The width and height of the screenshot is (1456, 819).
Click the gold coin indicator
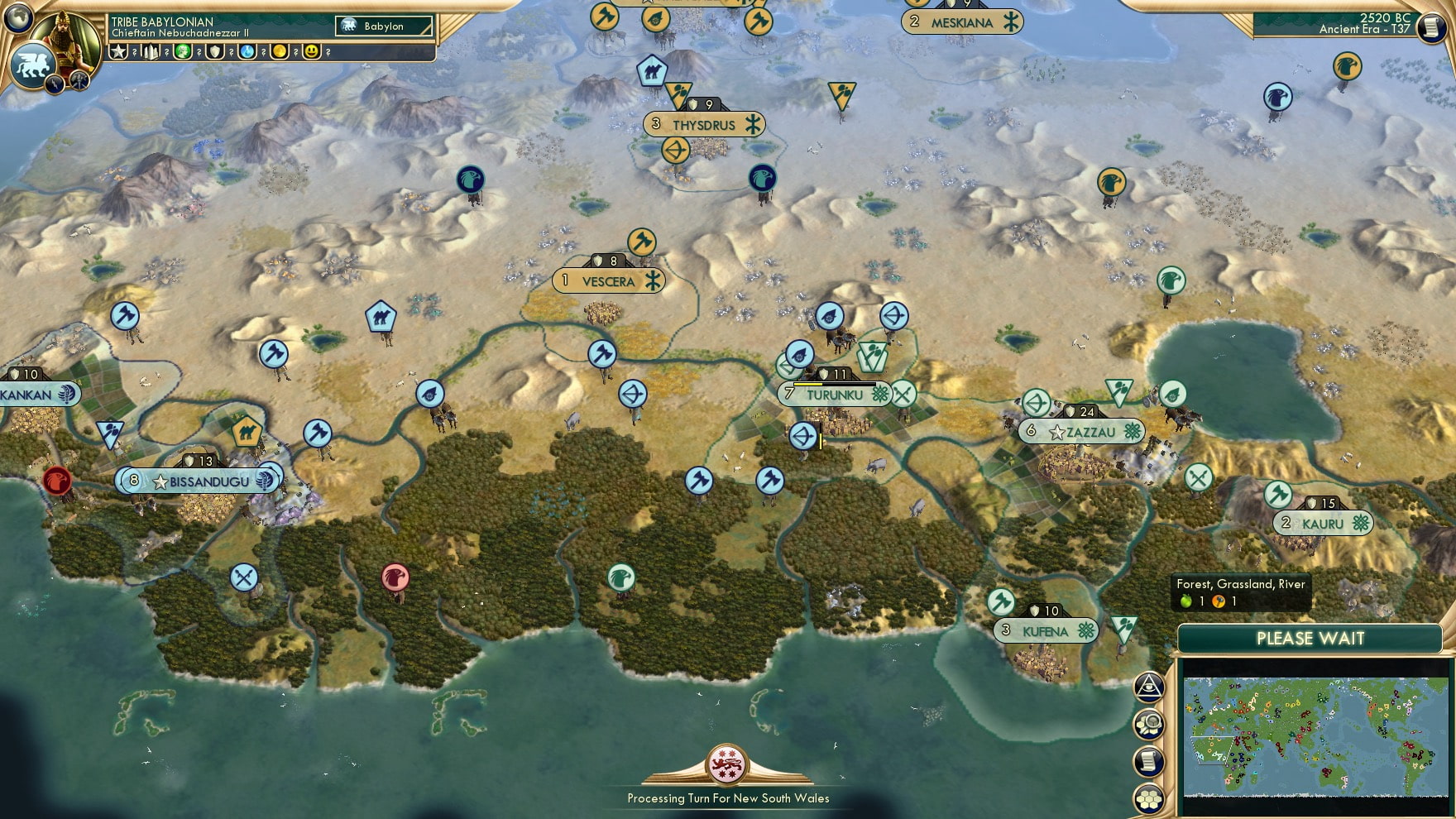pyautogui.click(x=281, y=53)
